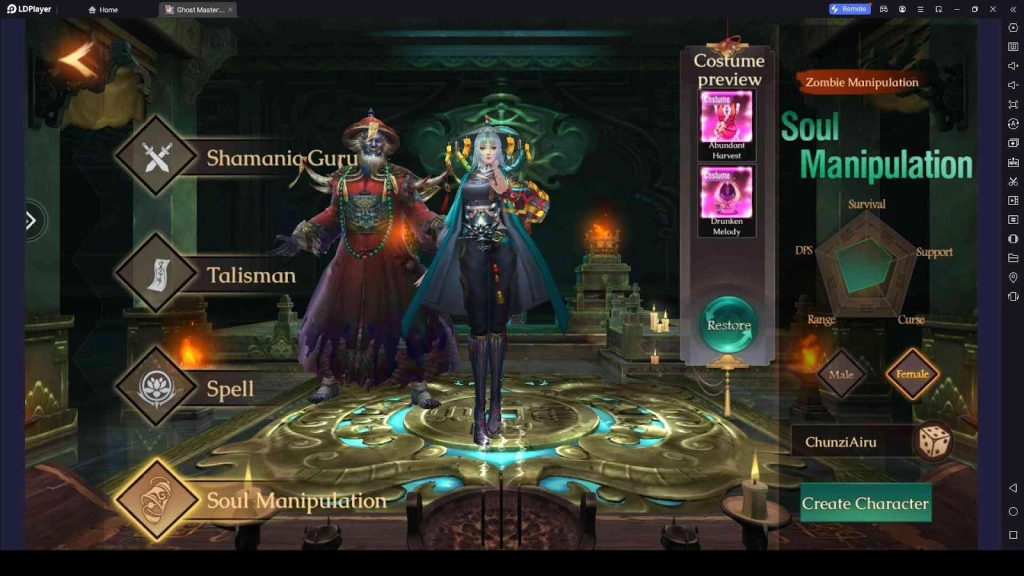Choose the Talisman class

[157, 273]
